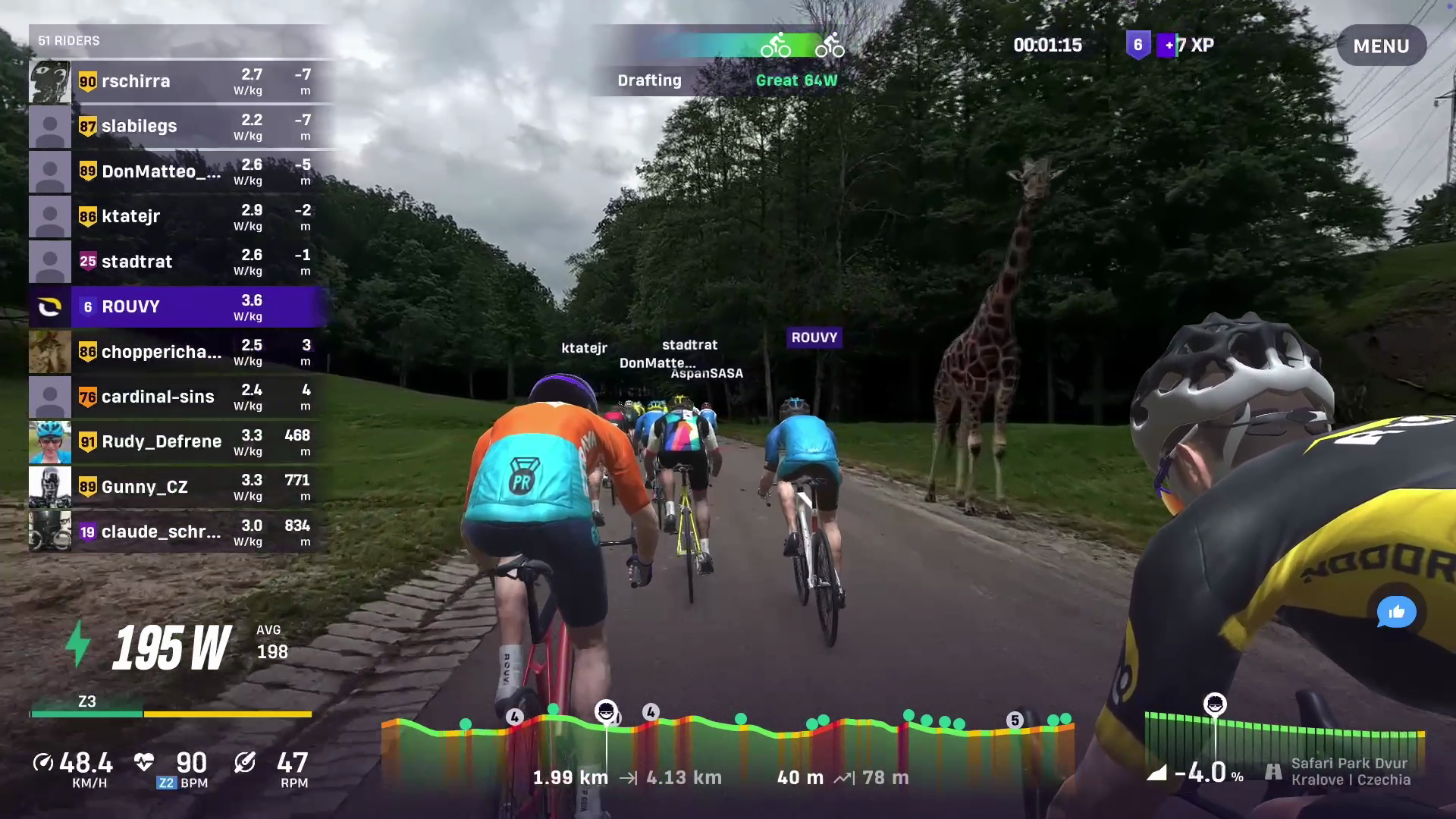The height and width of the screenshot is (819, 1456).
Task: Select Gunny_CZ in the rider list
Action: pos(180,487)
